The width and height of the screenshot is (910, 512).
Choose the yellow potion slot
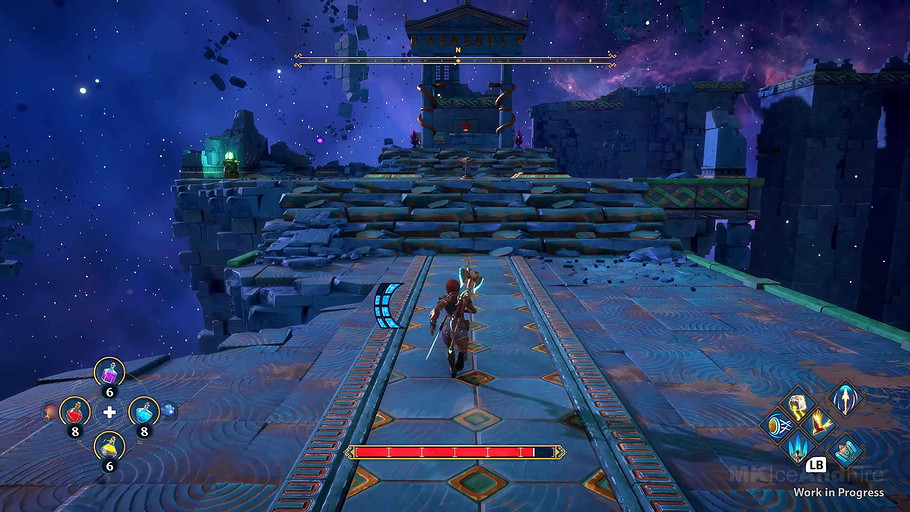tap(109, 447)
